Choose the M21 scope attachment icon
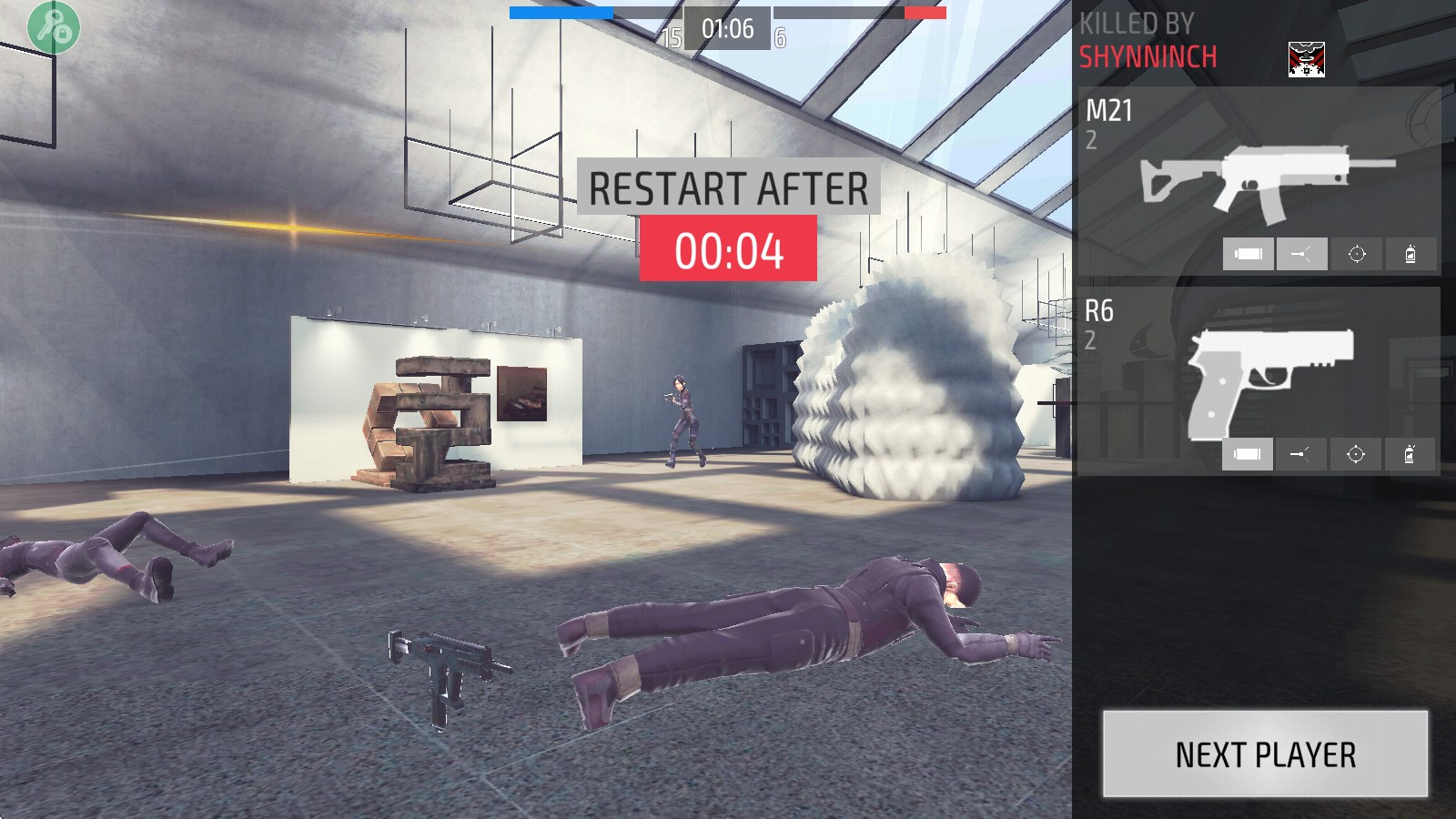1456x819 pixels. tap(1356, 255)
